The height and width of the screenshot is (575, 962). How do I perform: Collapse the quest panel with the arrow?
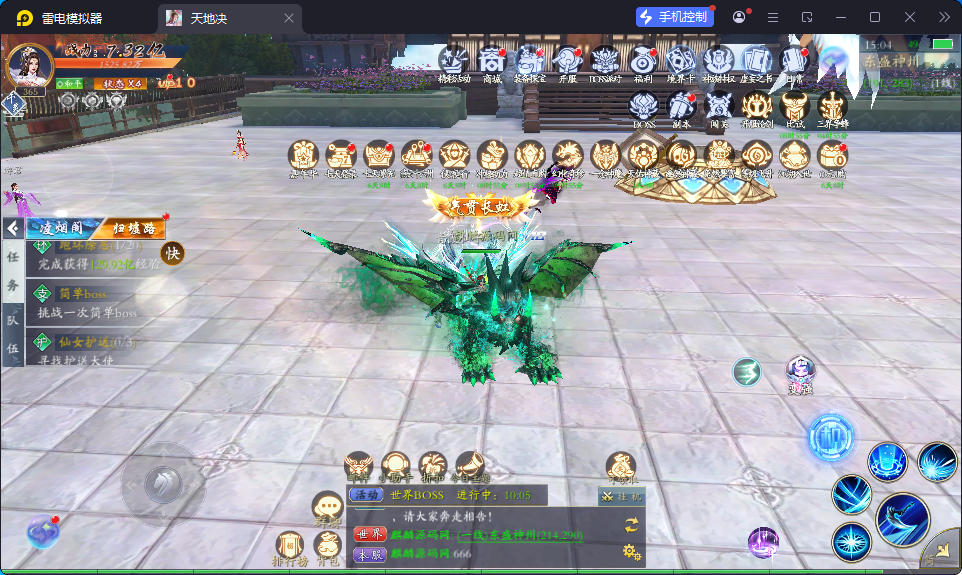[12, 228]
